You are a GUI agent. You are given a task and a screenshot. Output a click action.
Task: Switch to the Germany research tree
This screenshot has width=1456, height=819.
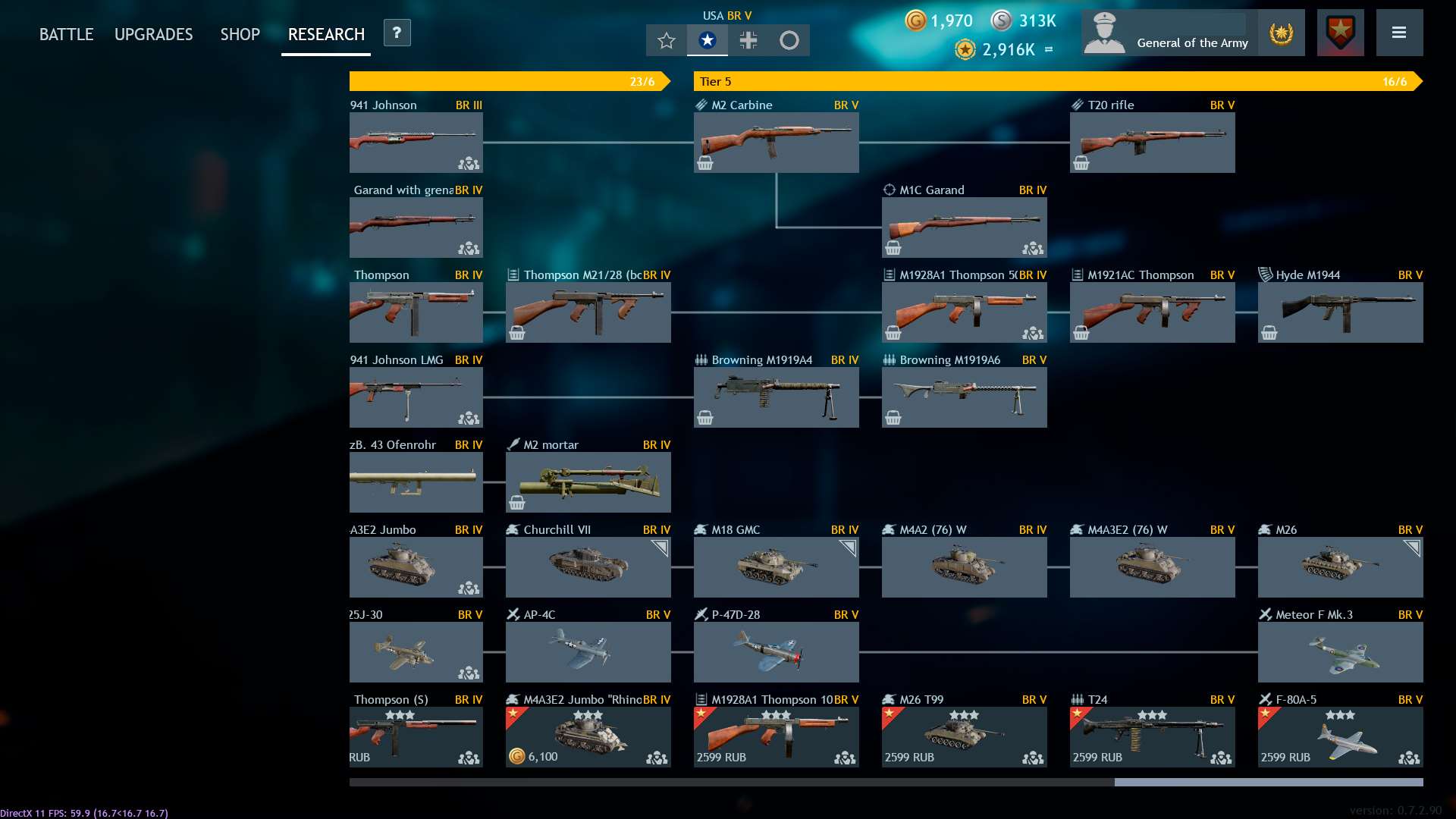click(748, 40)
